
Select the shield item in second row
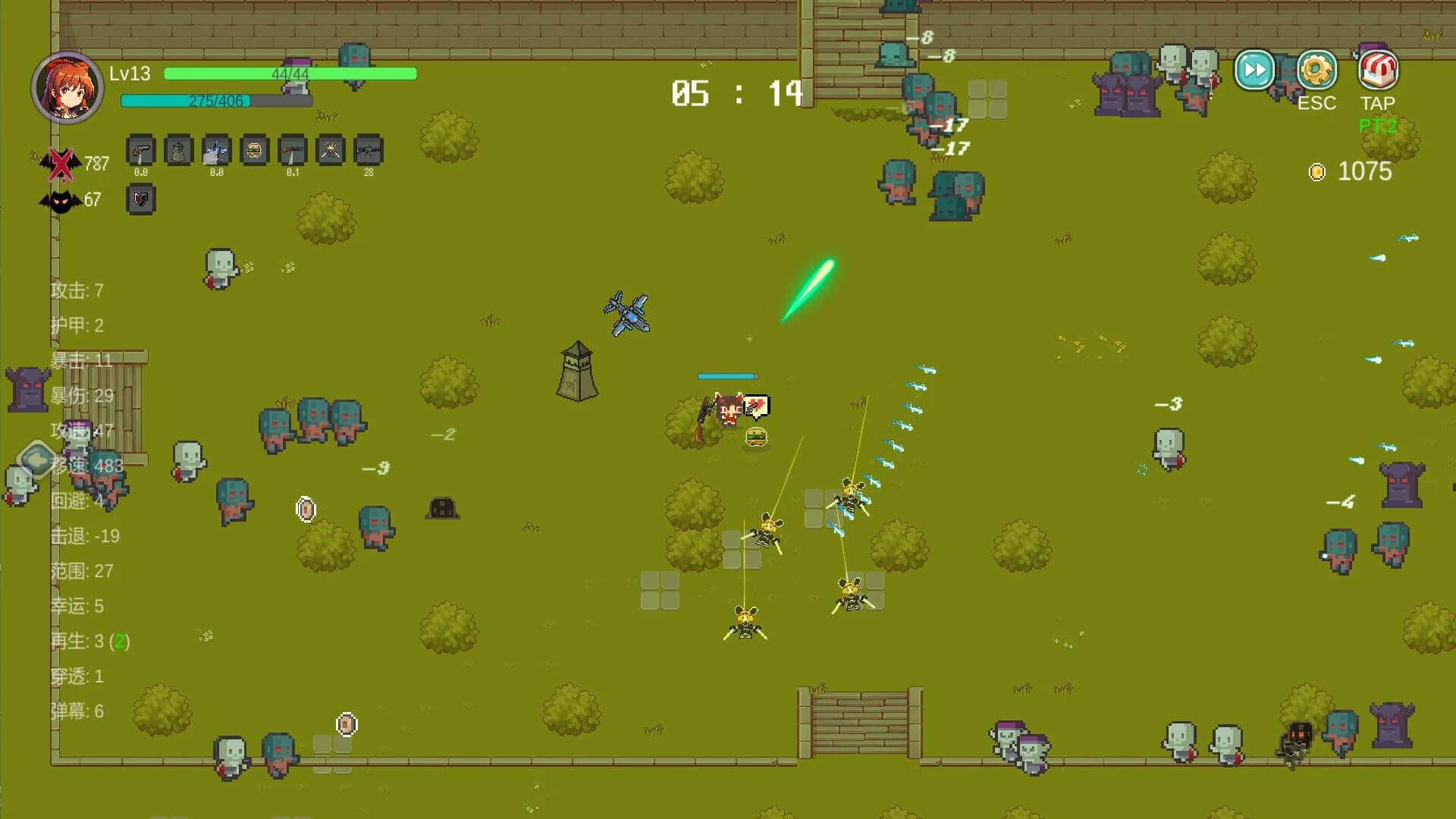tap(140, 200)
